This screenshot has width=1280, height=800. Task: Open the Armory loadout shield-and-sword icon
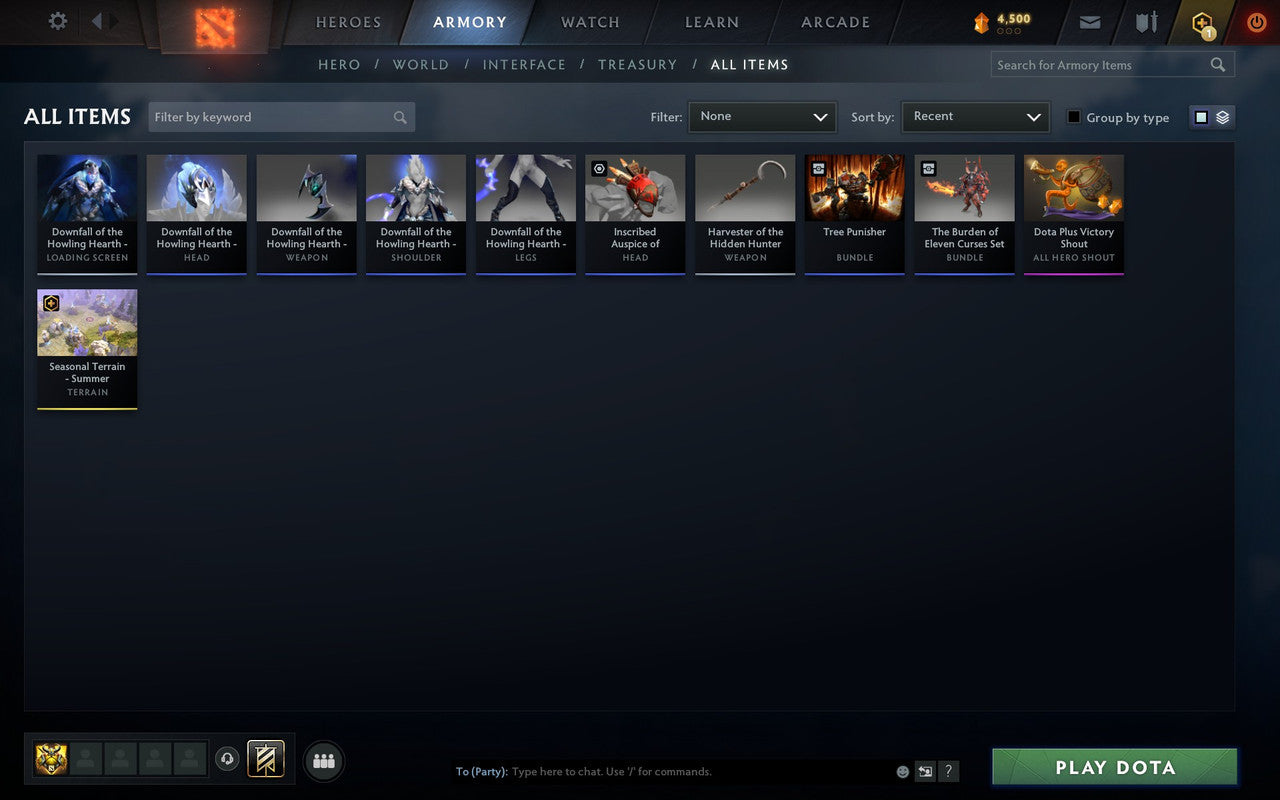pyautogui.click(x=1145, y=22)
